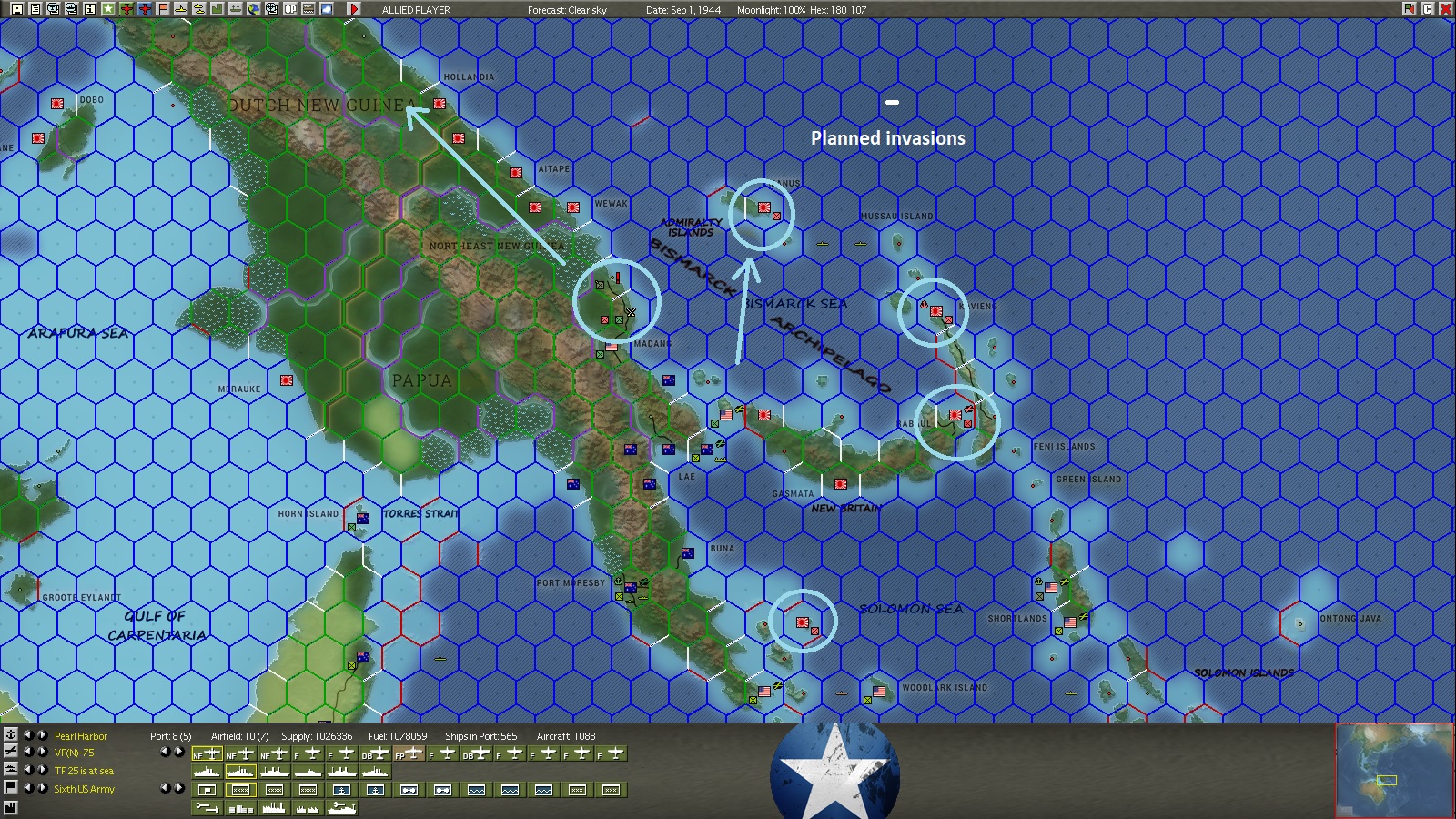Viewport: 1456px width, 819px height.
Task: Click the orange flag ground units icon
Action: tap(162, 9)
